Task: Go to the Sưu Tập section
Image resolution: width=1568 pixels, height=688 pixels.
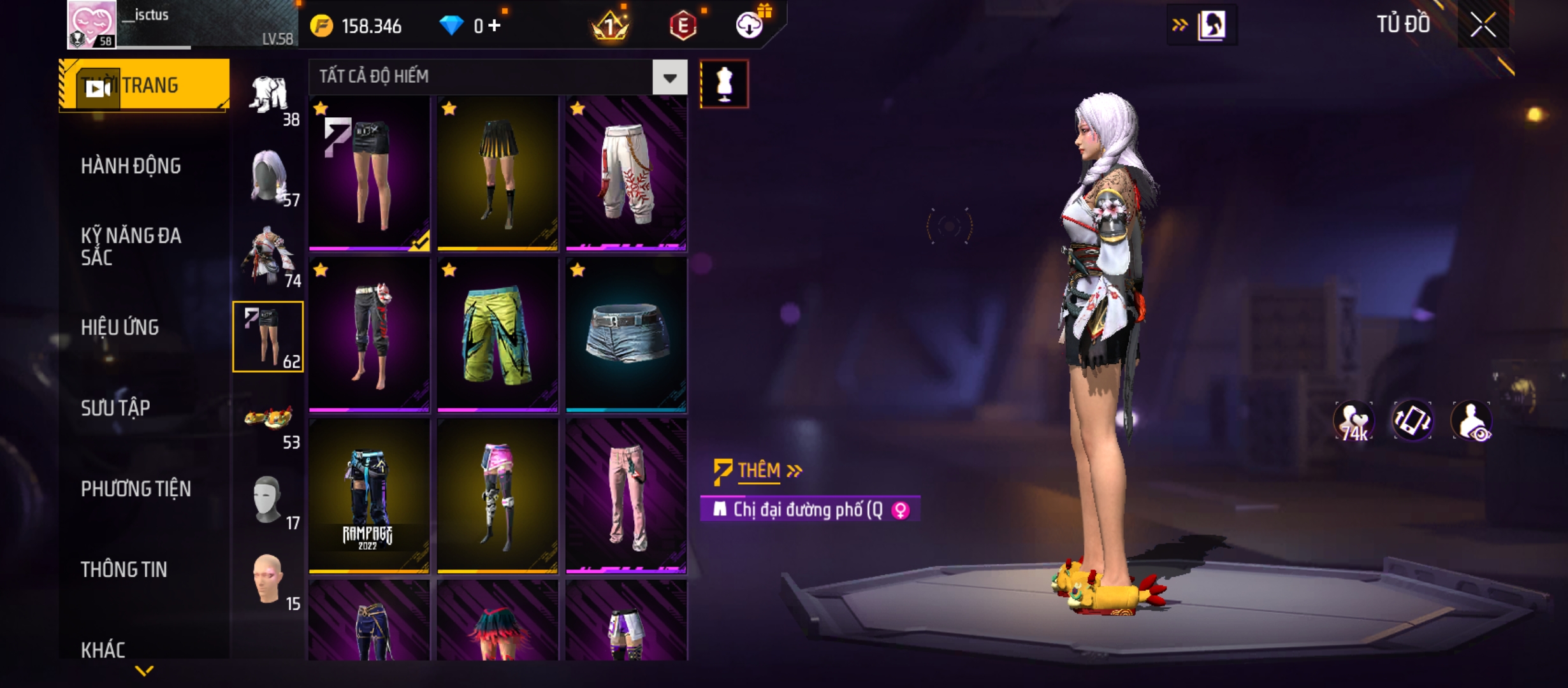Action: [x=115, y=408]
